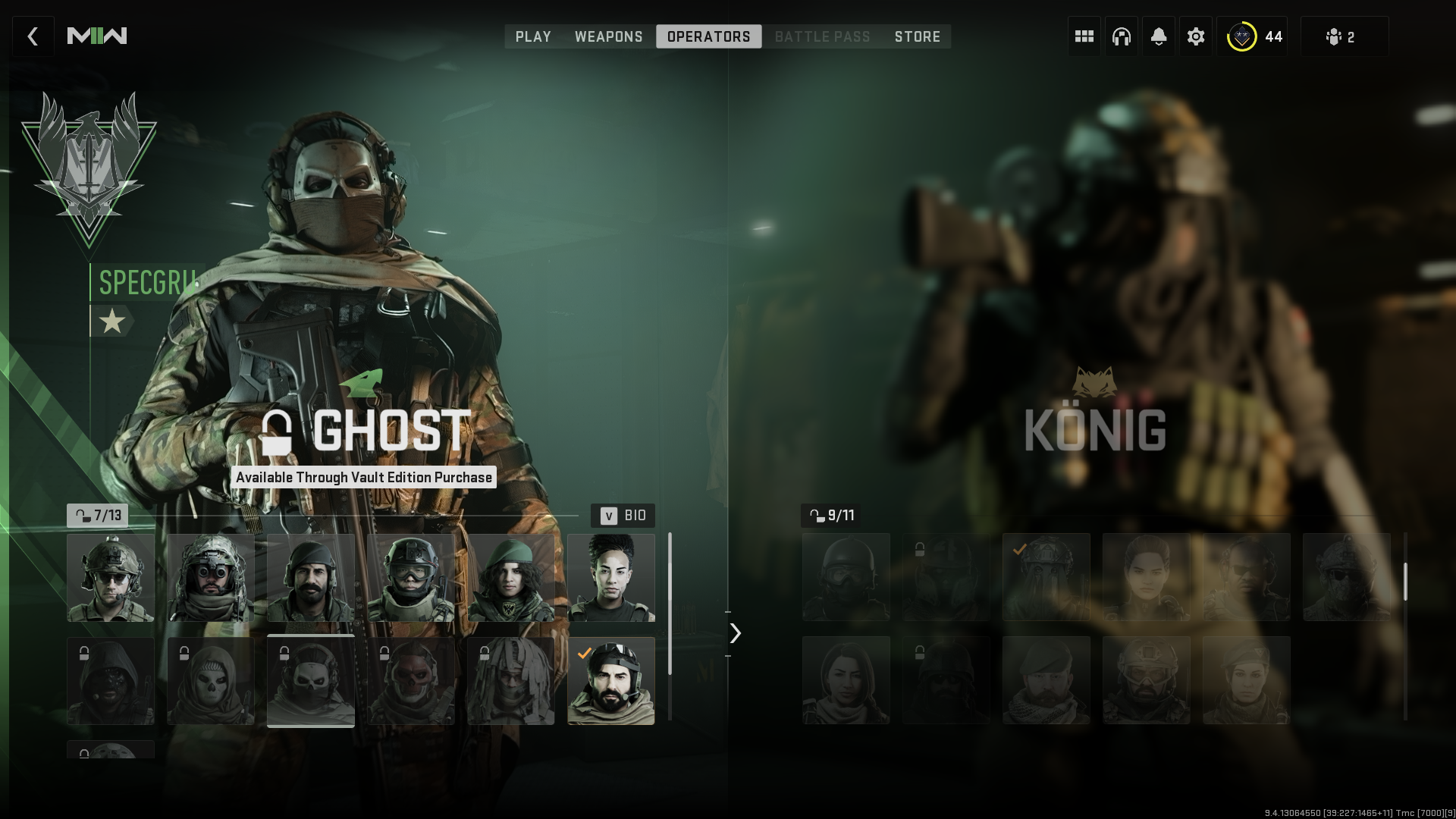Click the back arrow to exit Operators
The image size is (1456, 819).
(33, 36)
